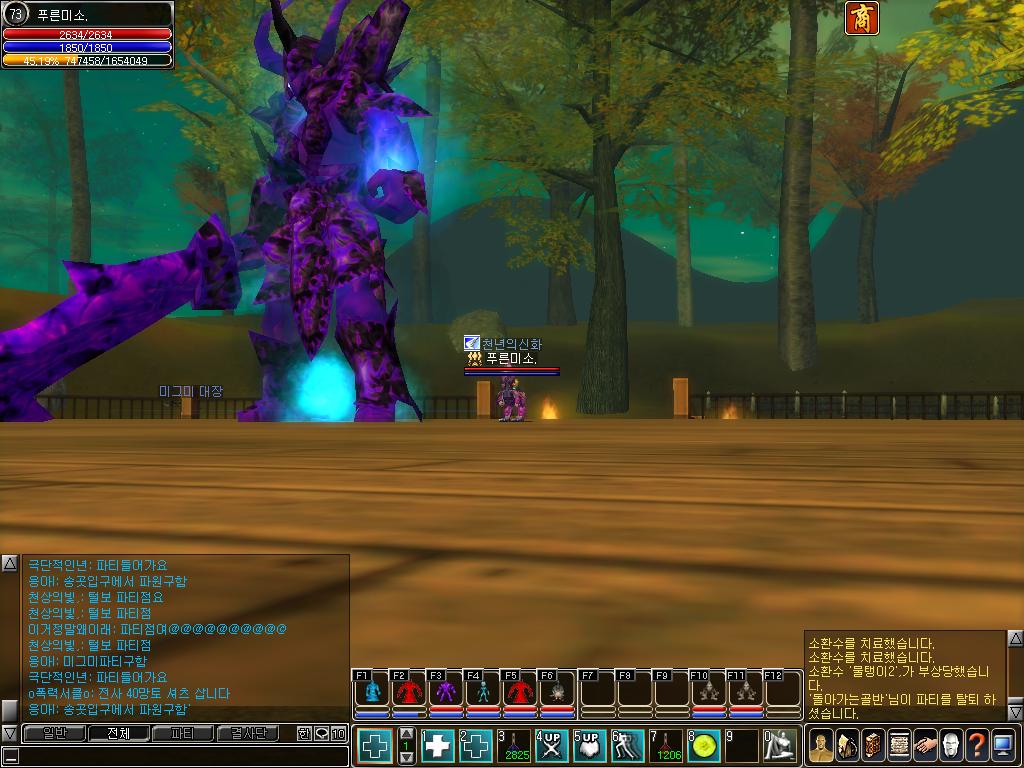This screenshot has width=1024, height=768.
Task: Open the computer monitor system menu
Action: tap(1003, 745)
